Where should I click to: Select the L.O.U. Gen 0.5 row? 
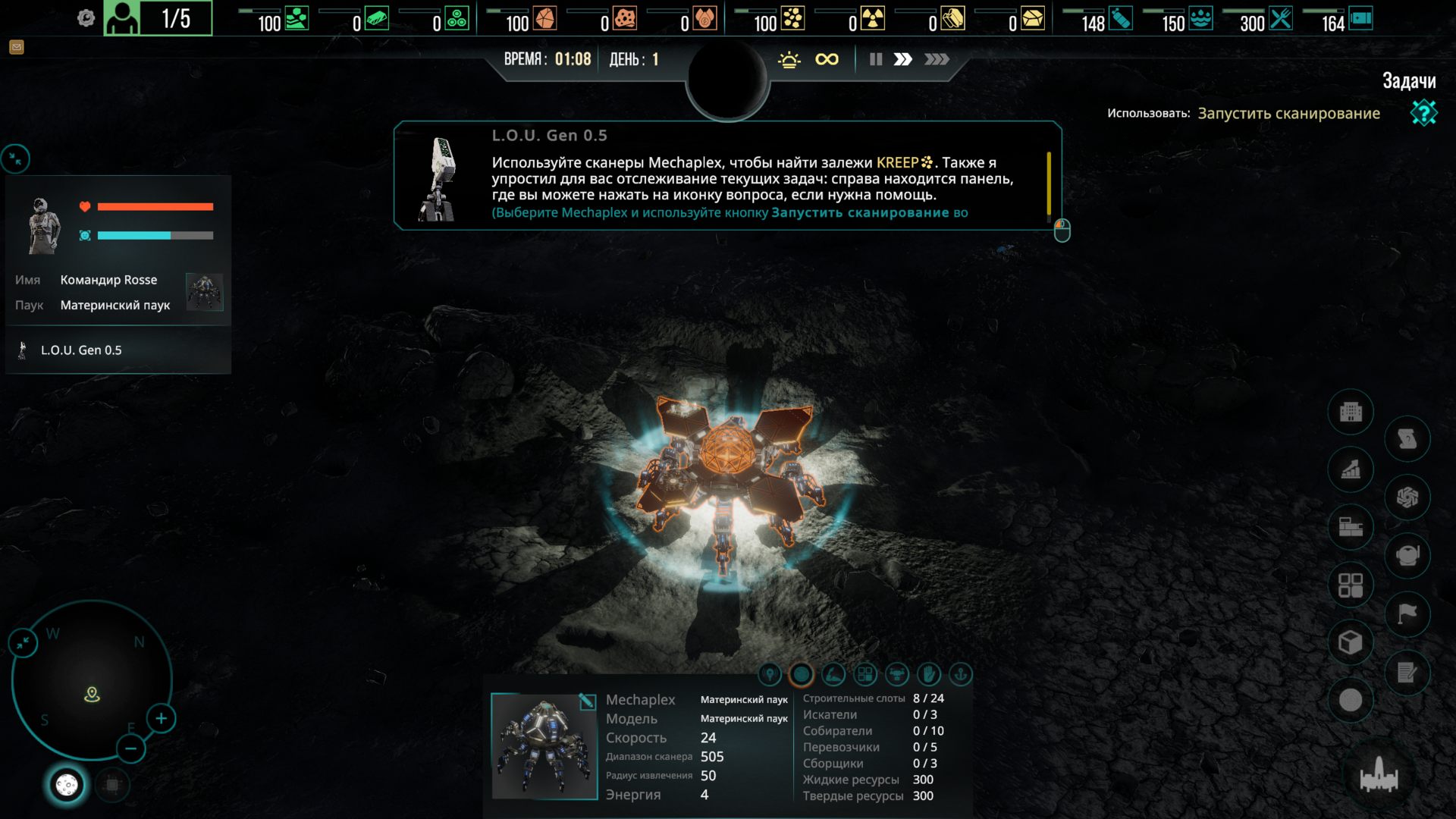[81, 350]
